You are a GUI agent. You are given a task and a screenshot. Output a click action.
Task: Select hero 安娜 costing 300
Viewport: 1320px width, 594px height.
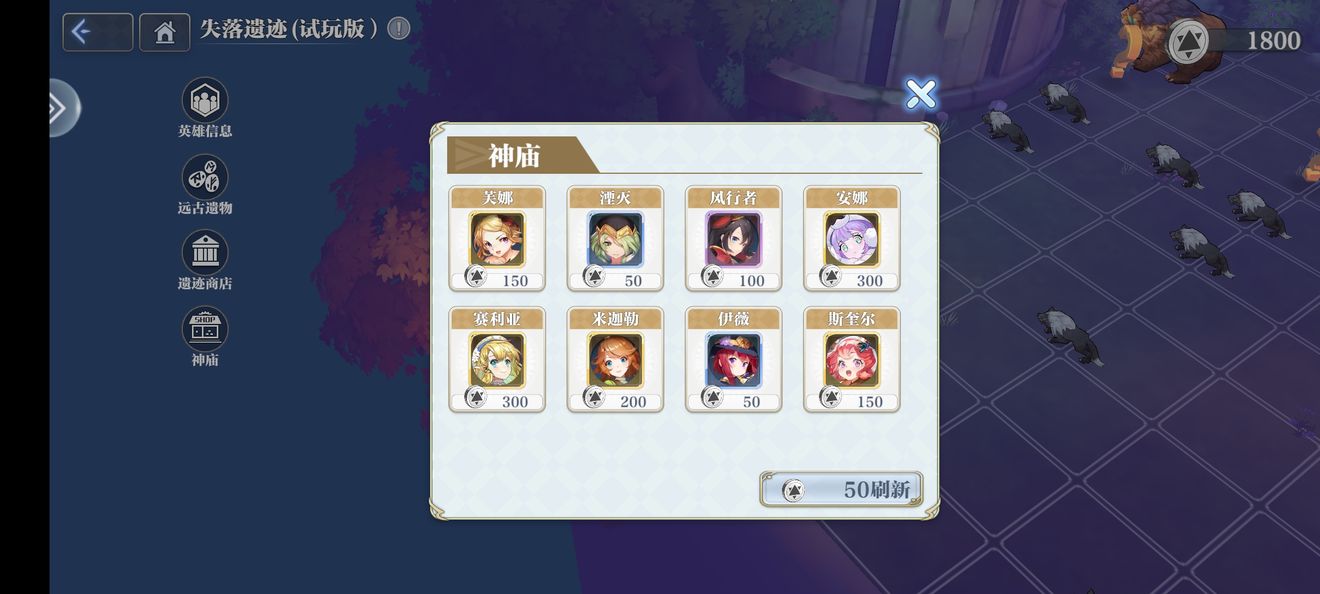point(852,239)
